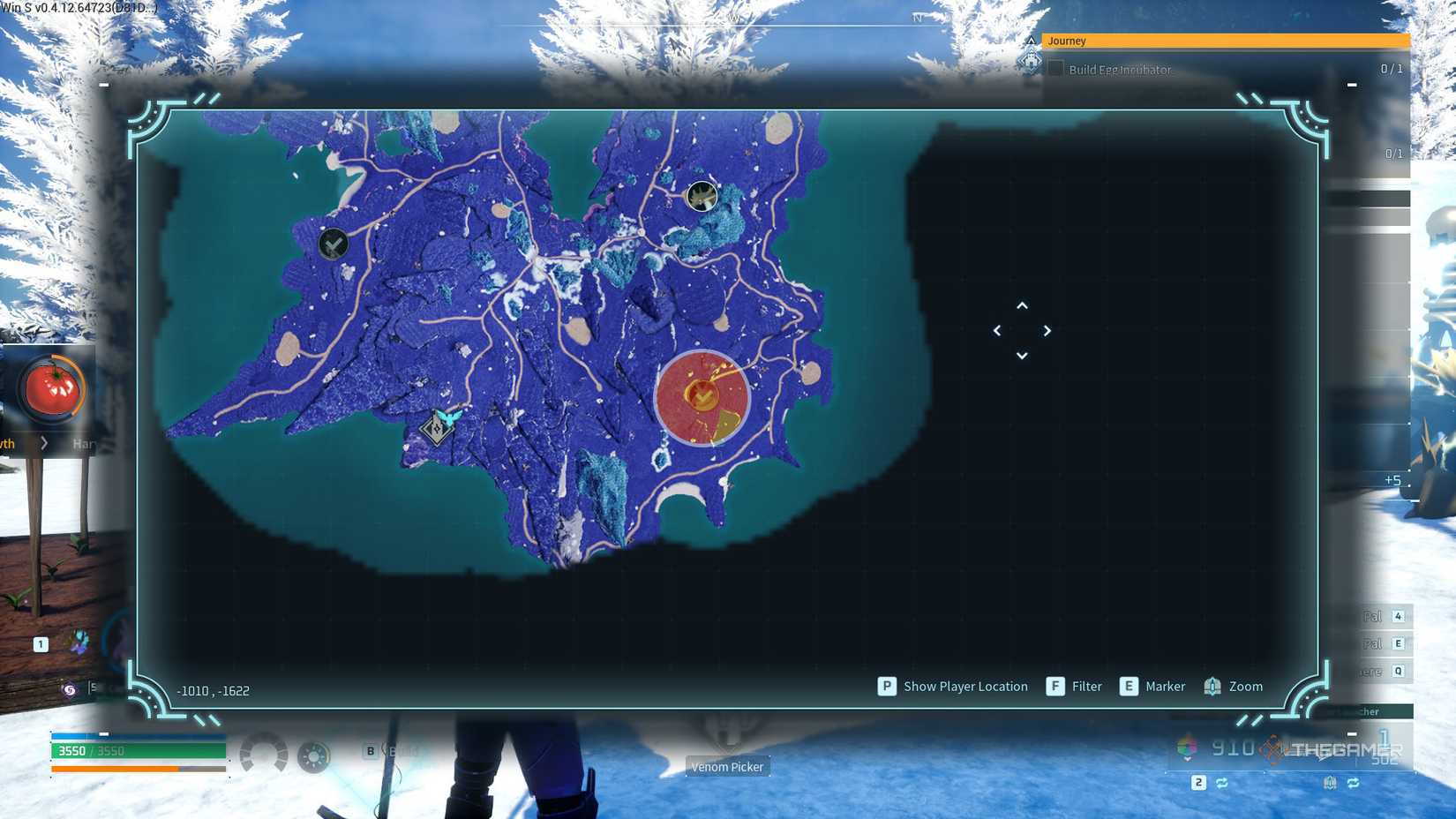
Task: Select the Zoom icon on the bottom bar
Action: pyautogui.click(x=1211, y=686)
